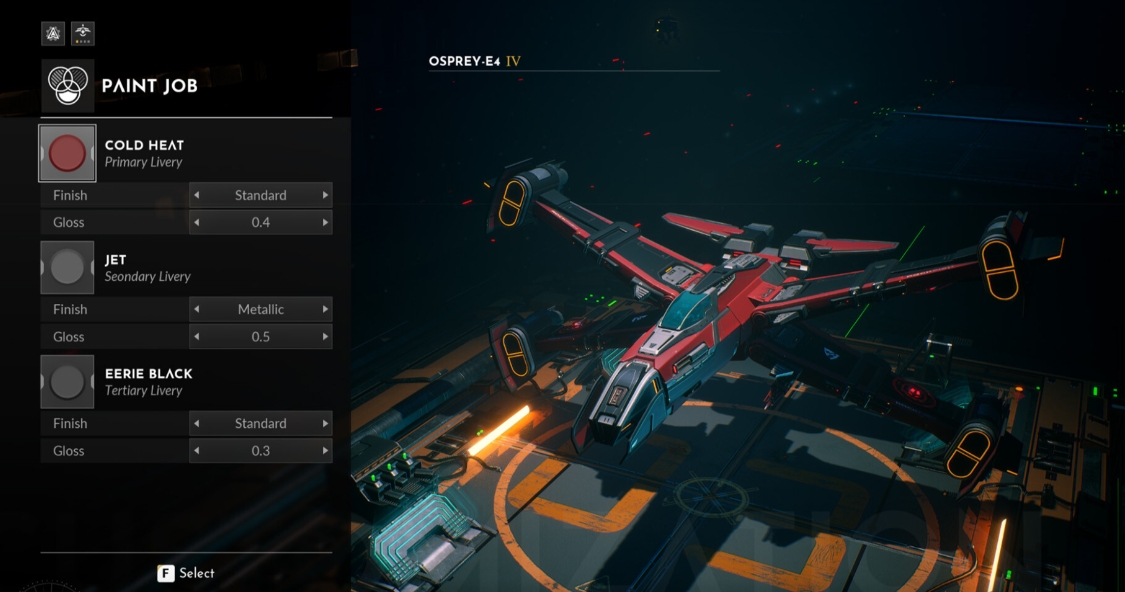Reduce Eerie Black gloss below 0.3
Viewport: 1125px width, 592px height.
[x=196, y=451]
